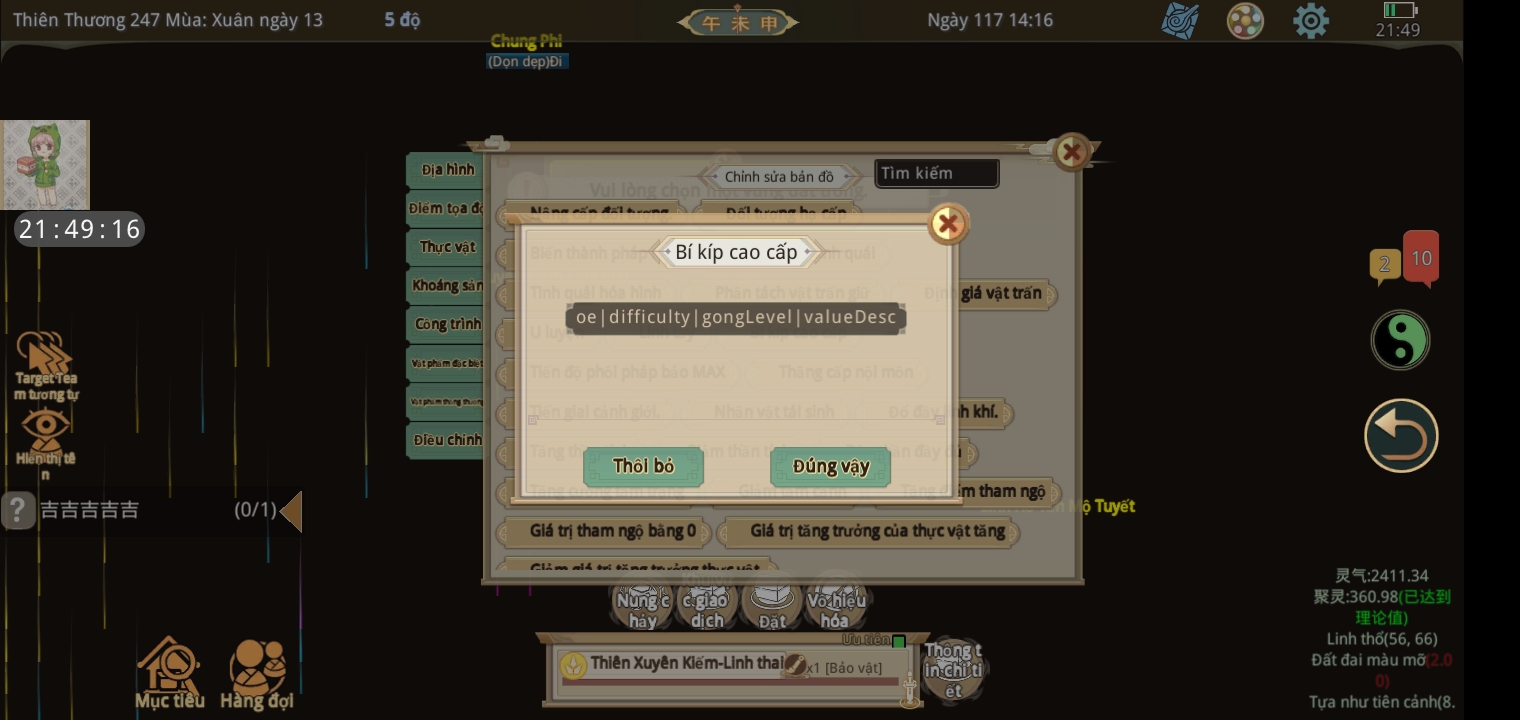This screenshot has width=1520, height=720.
Task: Close the Bí kíp cao cấp dialog
Action: click(x=948, y=224)
